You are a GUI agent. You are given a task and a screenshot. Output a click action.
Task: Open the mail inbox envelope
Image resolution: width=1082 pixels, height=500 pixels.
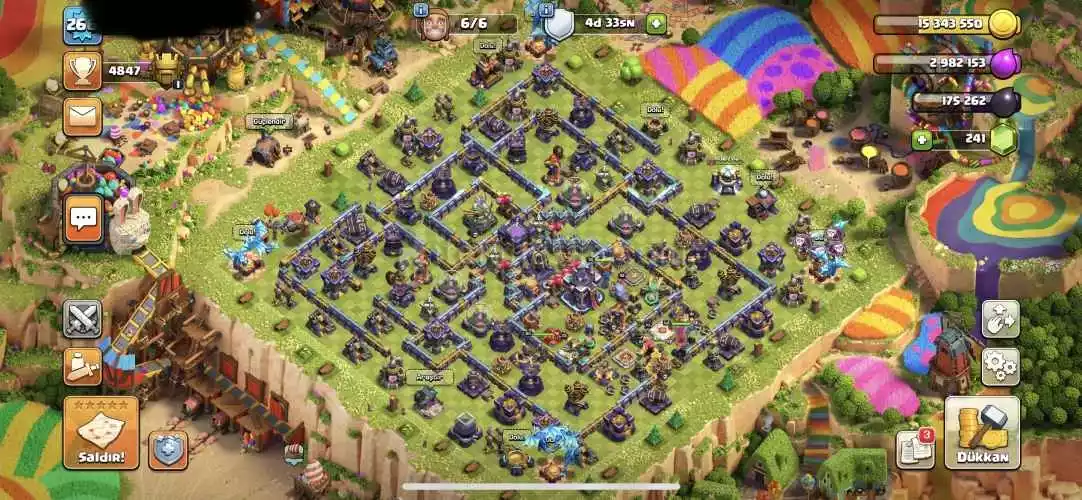click(x=83, y=116)
